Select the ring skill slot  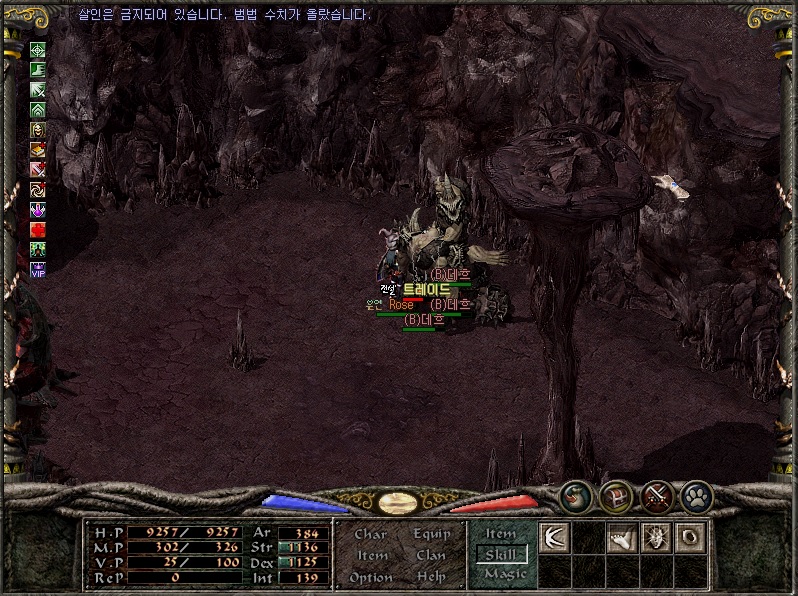(x=691, y=538)
